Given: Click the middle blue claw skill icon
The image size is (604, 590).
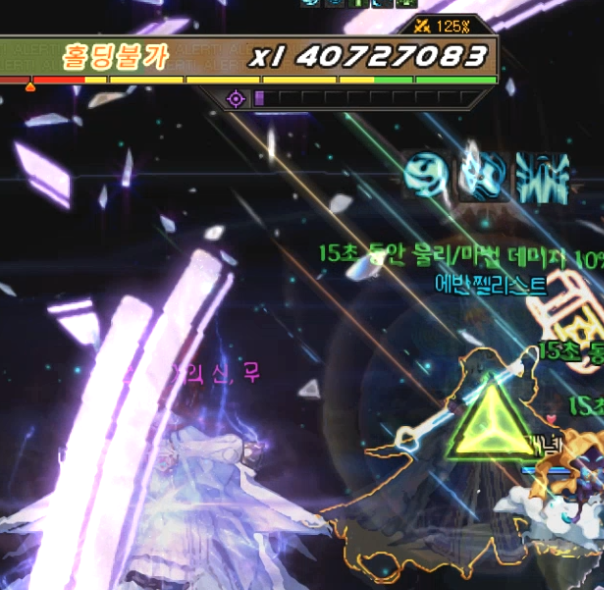Looking at the screenshot, I should tap(482, 176).
